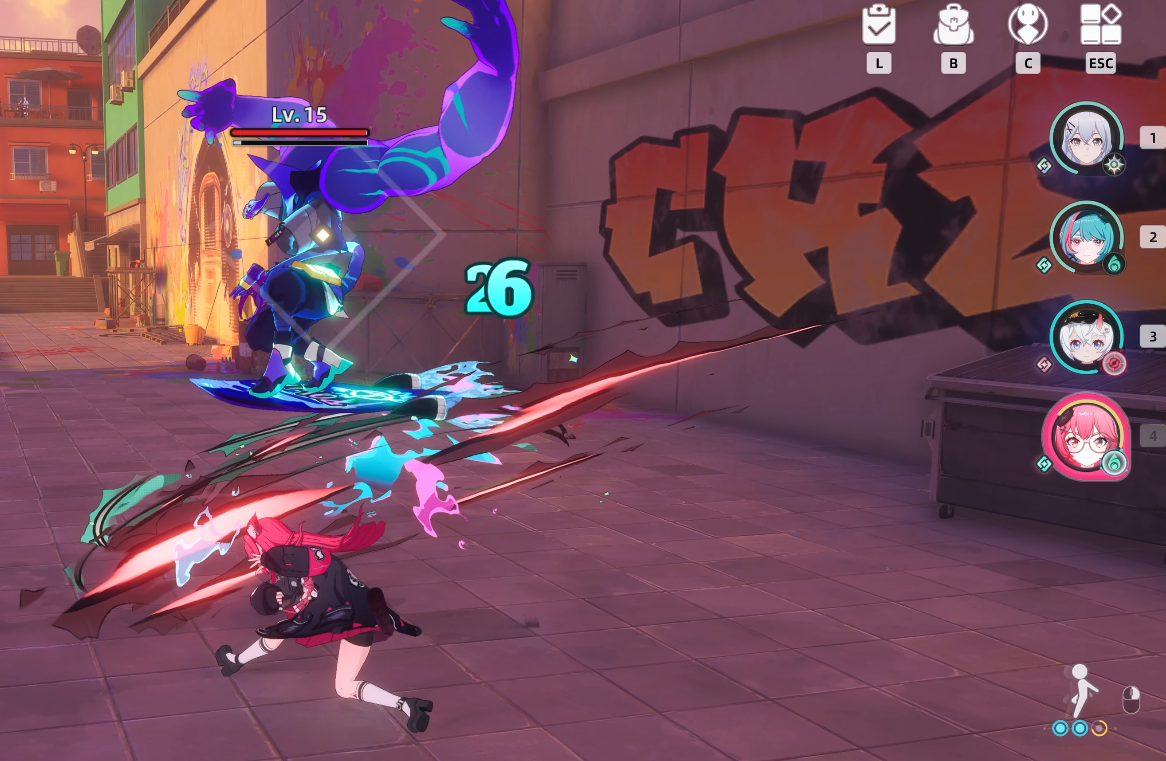This screenshot has height=761, width=1166.
Task: Switch to the white-haired capped character portrait
Action: [1087, 337]
